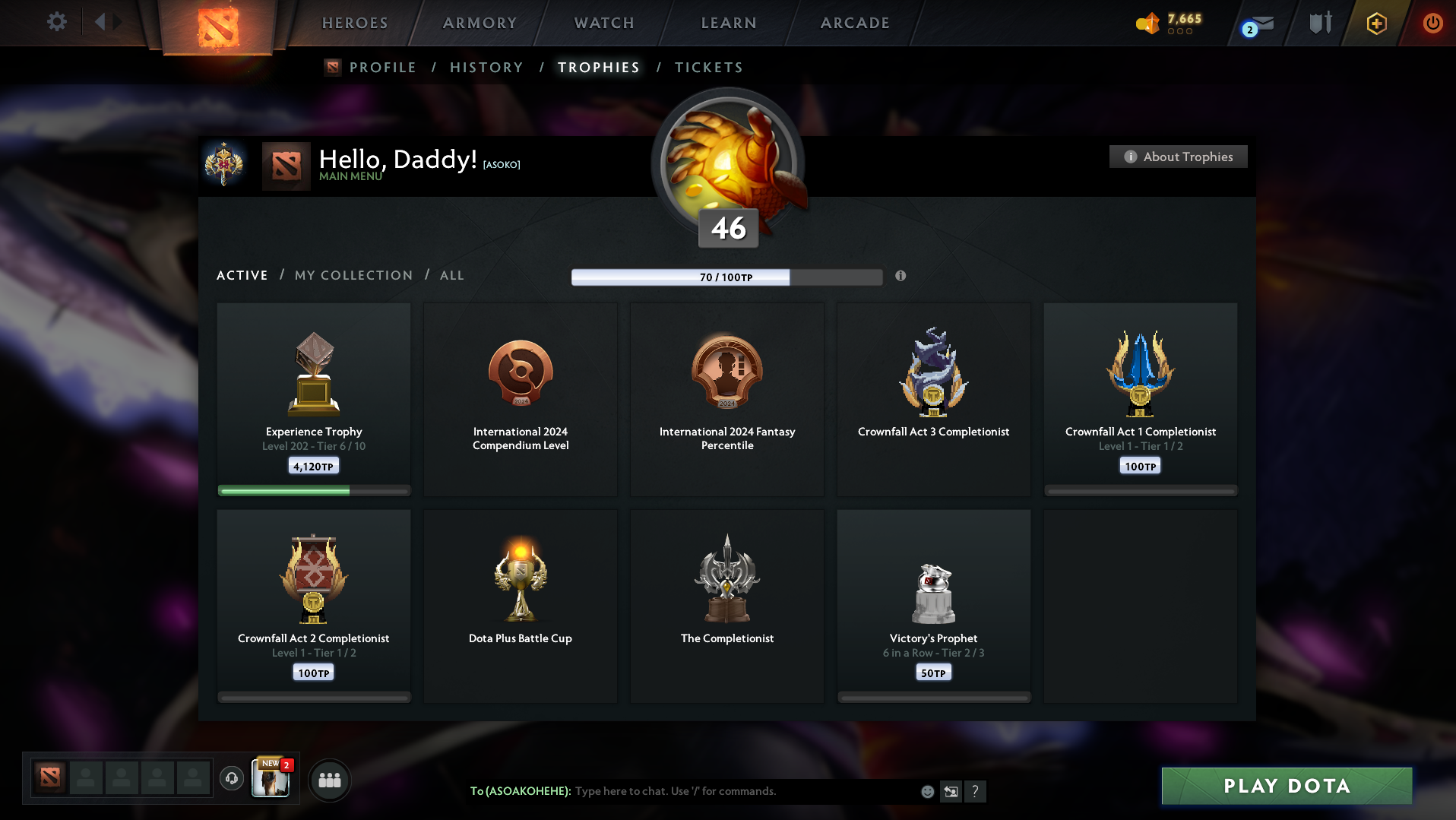Switch to My Collection view
Image resolution: width=1456 pixels, height=820 pixels.
[353, 275]
